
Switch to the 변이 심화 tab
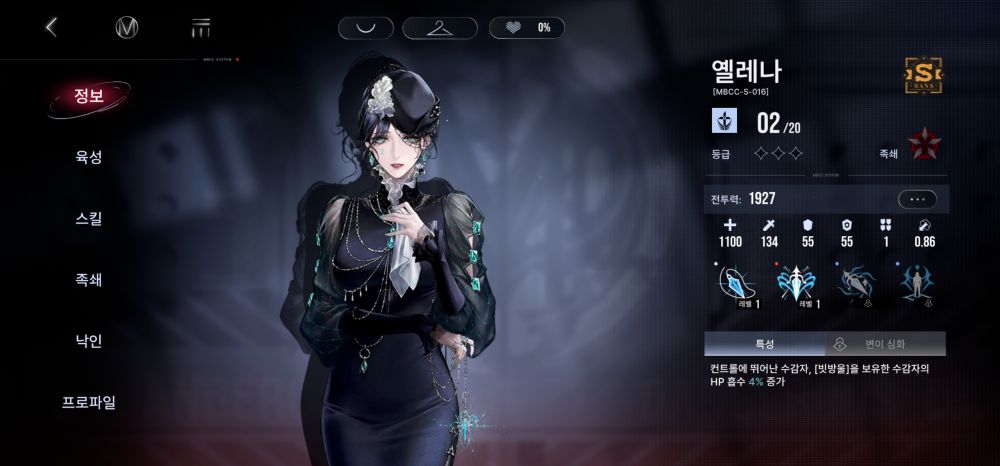tap(885, 344)
